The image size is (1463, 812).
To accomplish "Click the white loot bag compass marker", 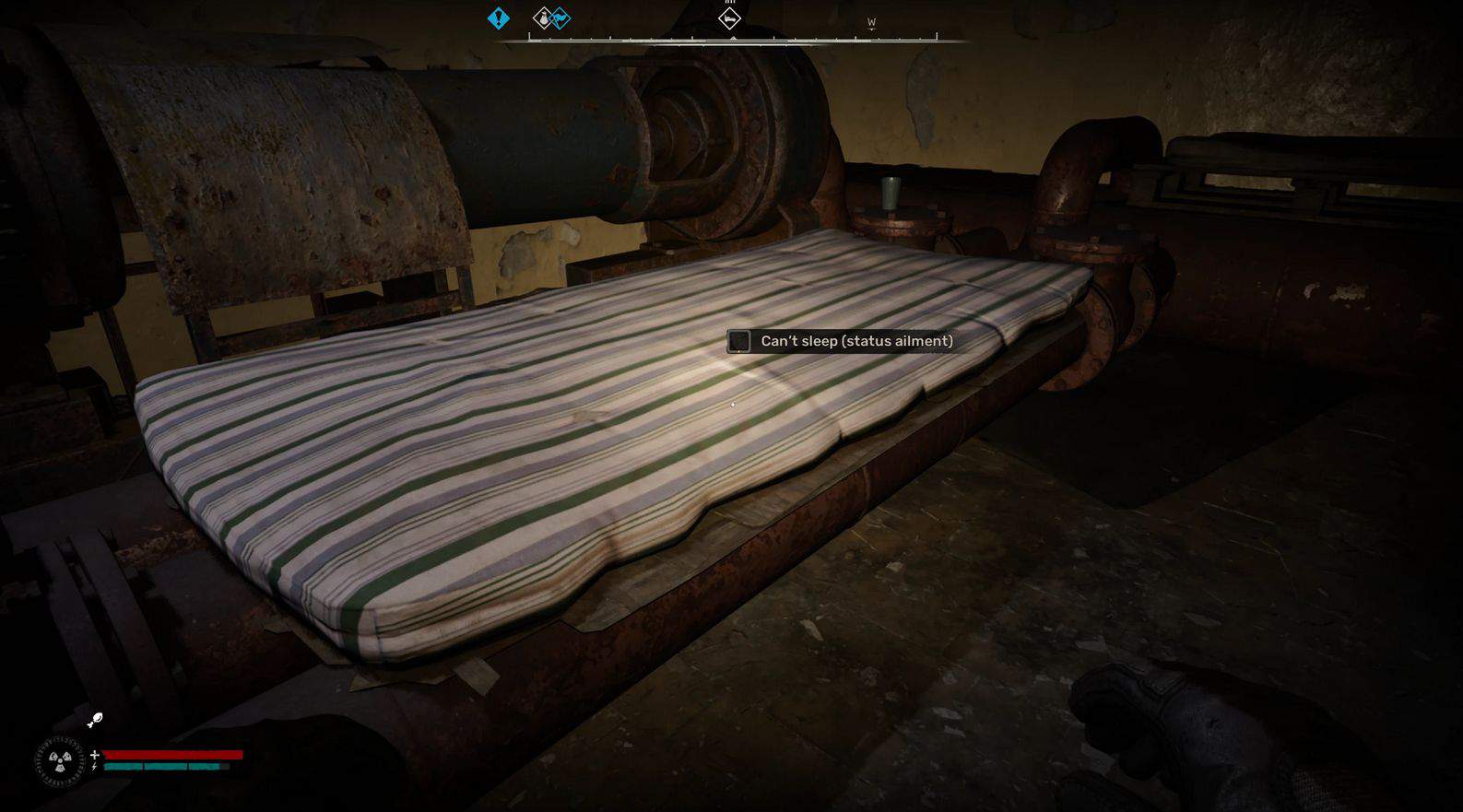I will (544, 18).
